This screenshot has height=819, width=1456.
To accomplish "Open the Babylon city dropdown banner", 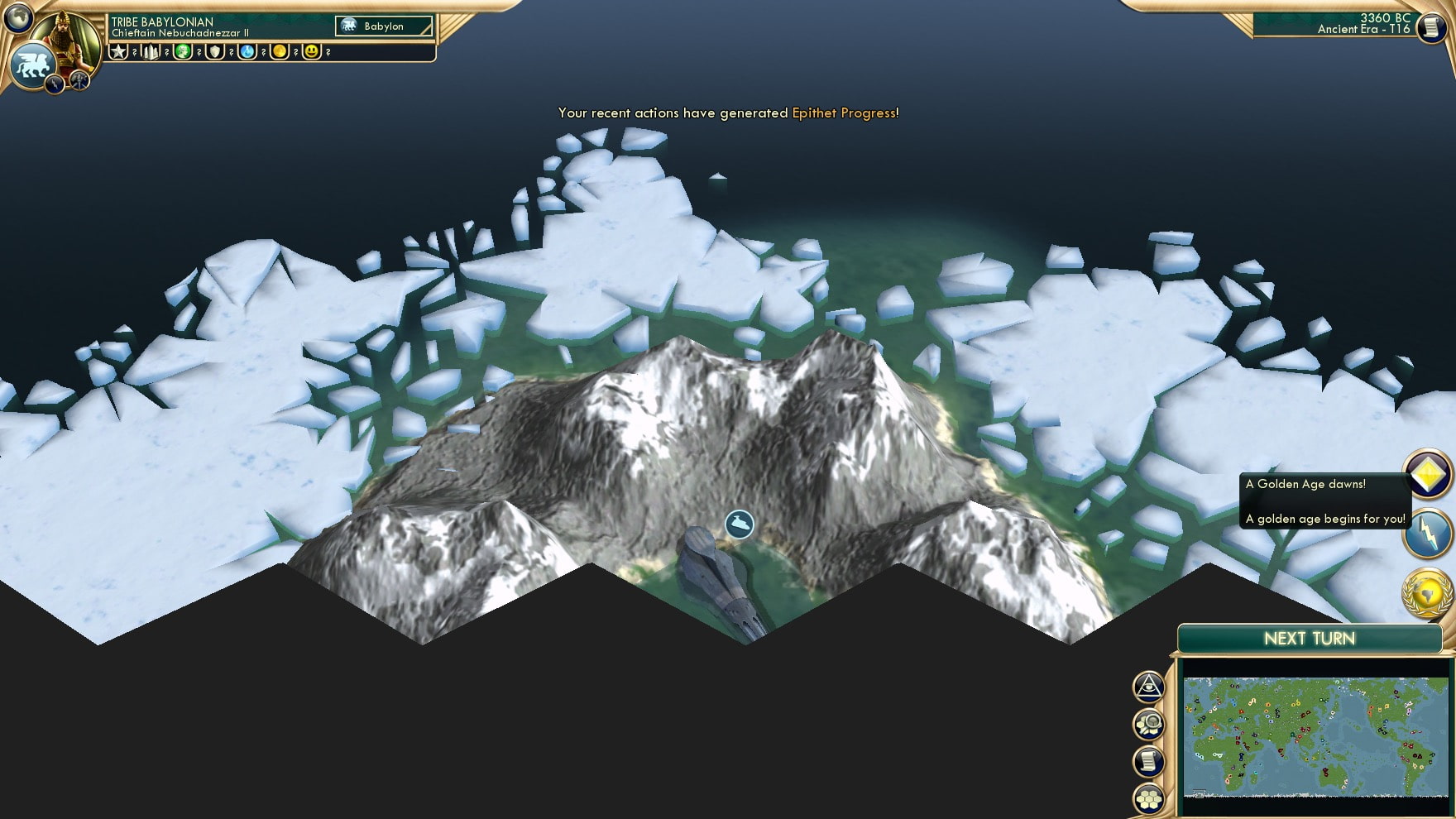I will click(382, 26).
